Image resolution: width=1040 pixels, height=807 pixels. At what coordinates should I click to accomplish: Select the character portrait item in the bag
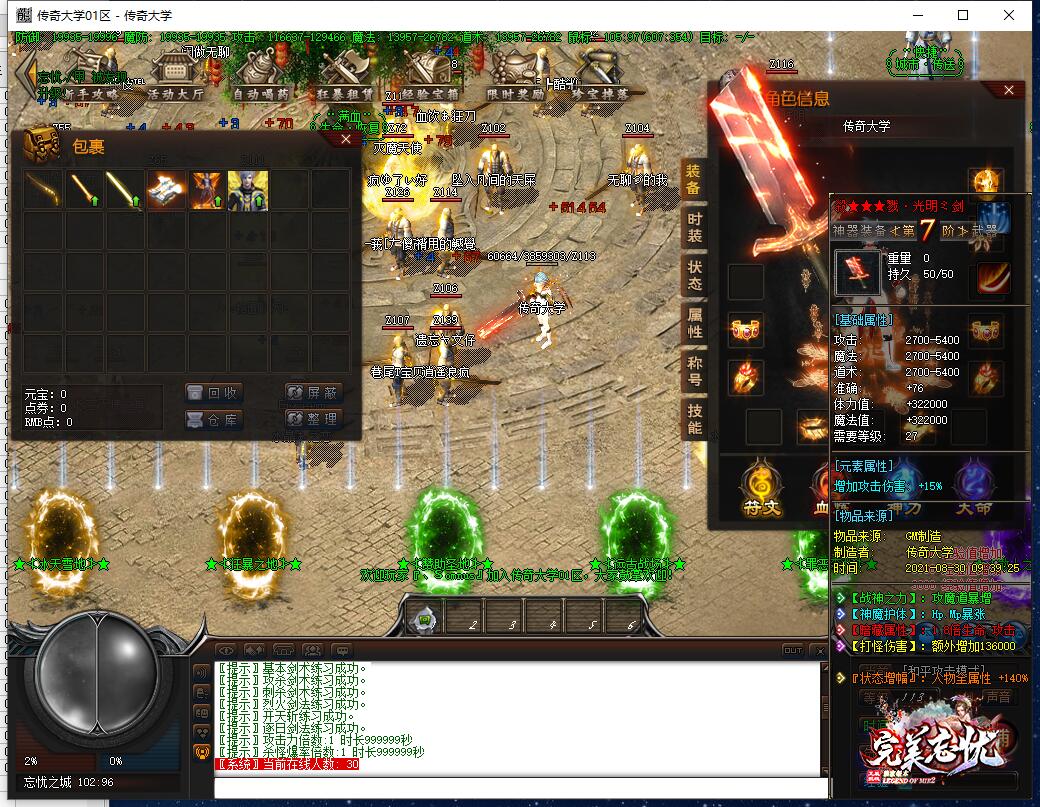pyautogui.click(x=247, y=190)
